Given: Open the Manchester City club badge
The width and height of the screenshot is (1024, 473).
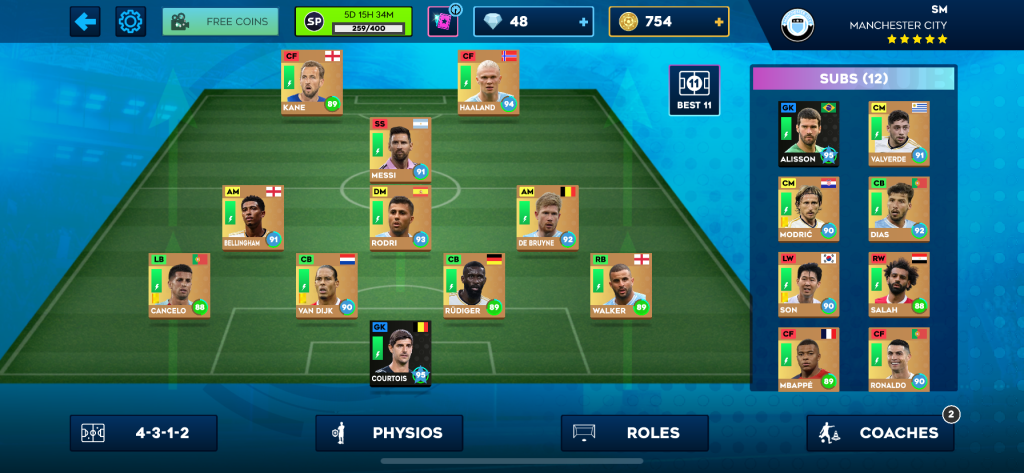Looking at the screenshot, I should tap(798, 23).
